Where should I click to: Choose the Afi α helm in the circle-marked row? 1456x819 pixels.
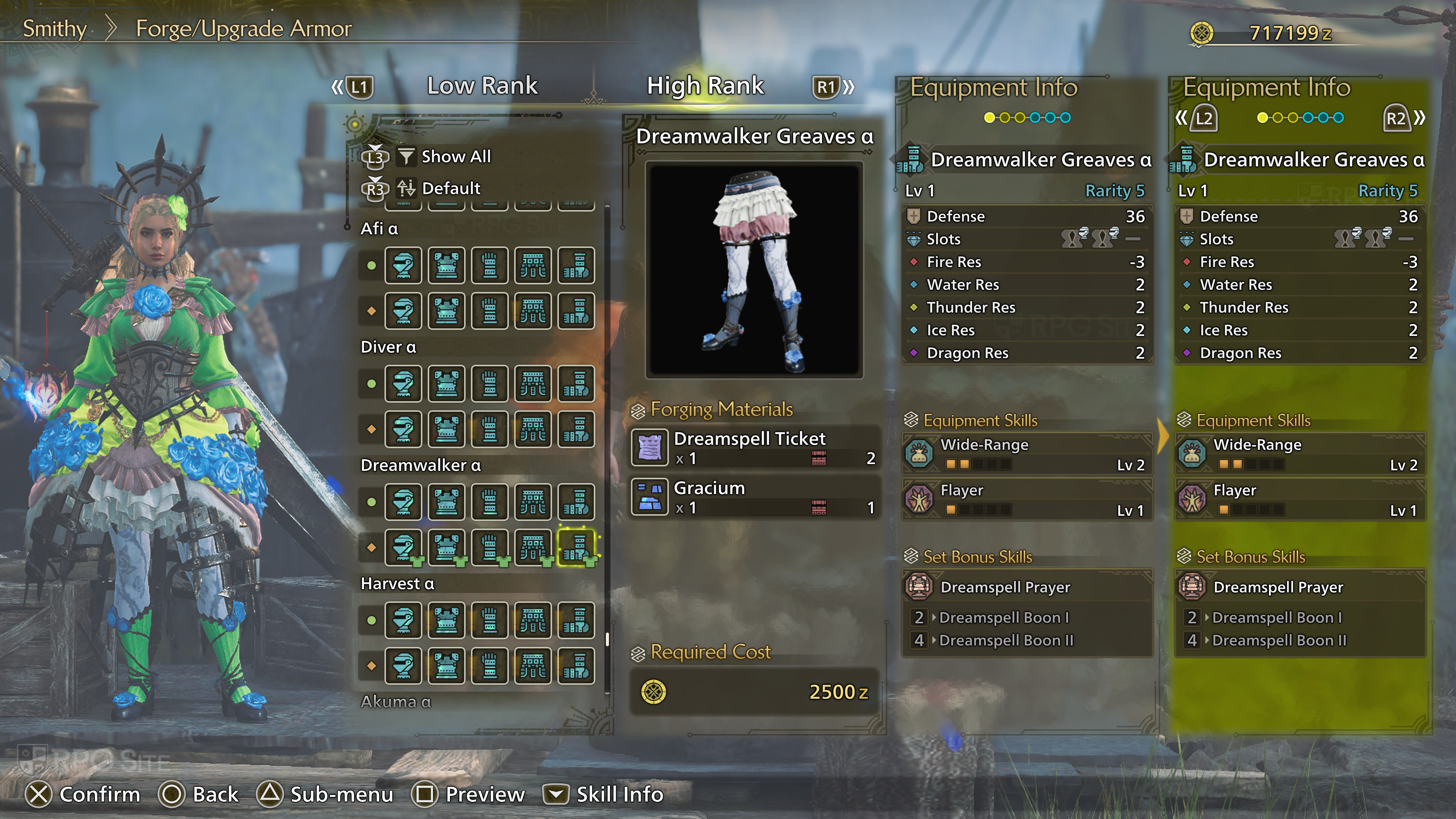[x=403, y=265]
